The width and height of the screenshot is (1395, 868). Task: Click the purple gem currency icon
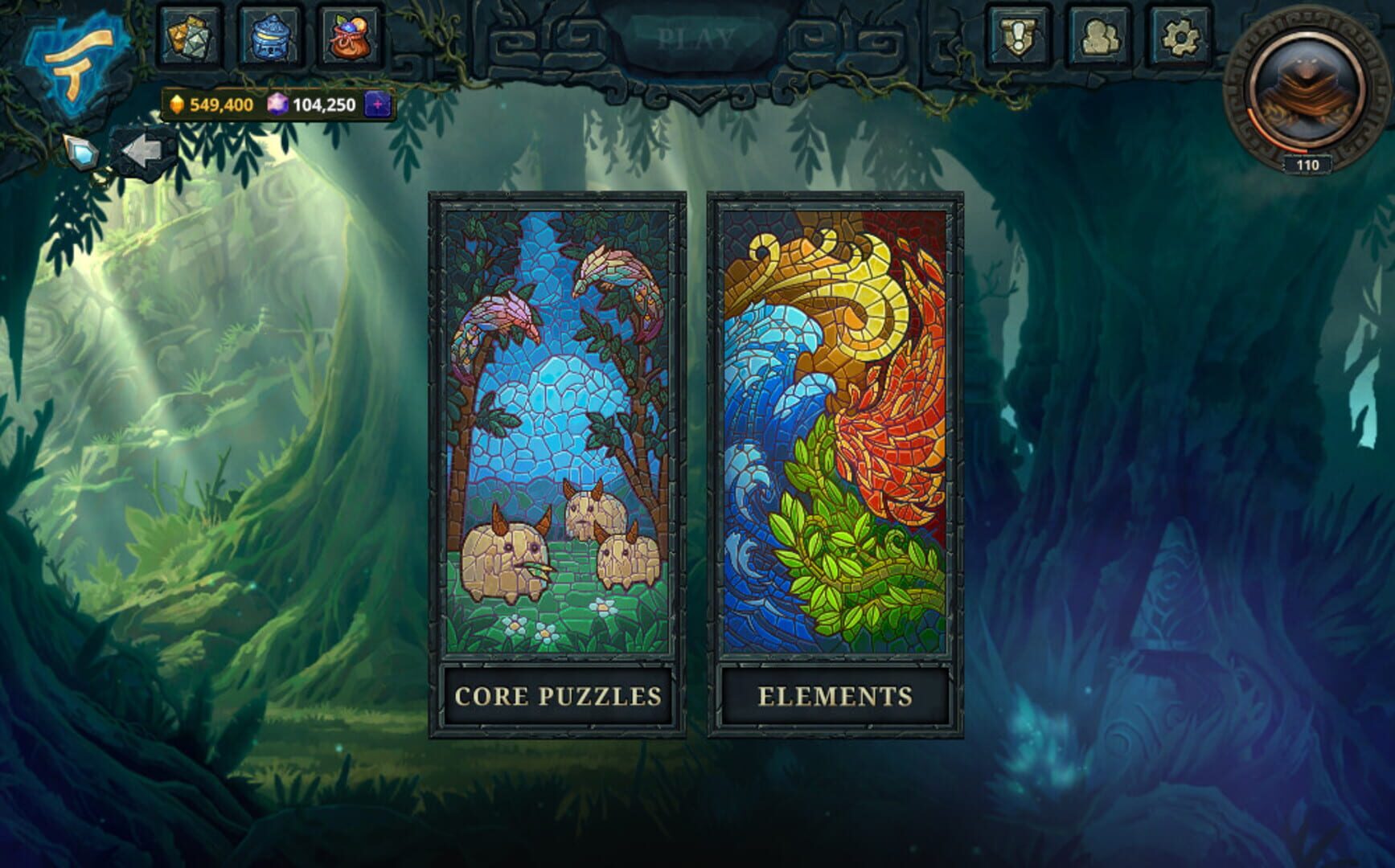coord(276,104)
